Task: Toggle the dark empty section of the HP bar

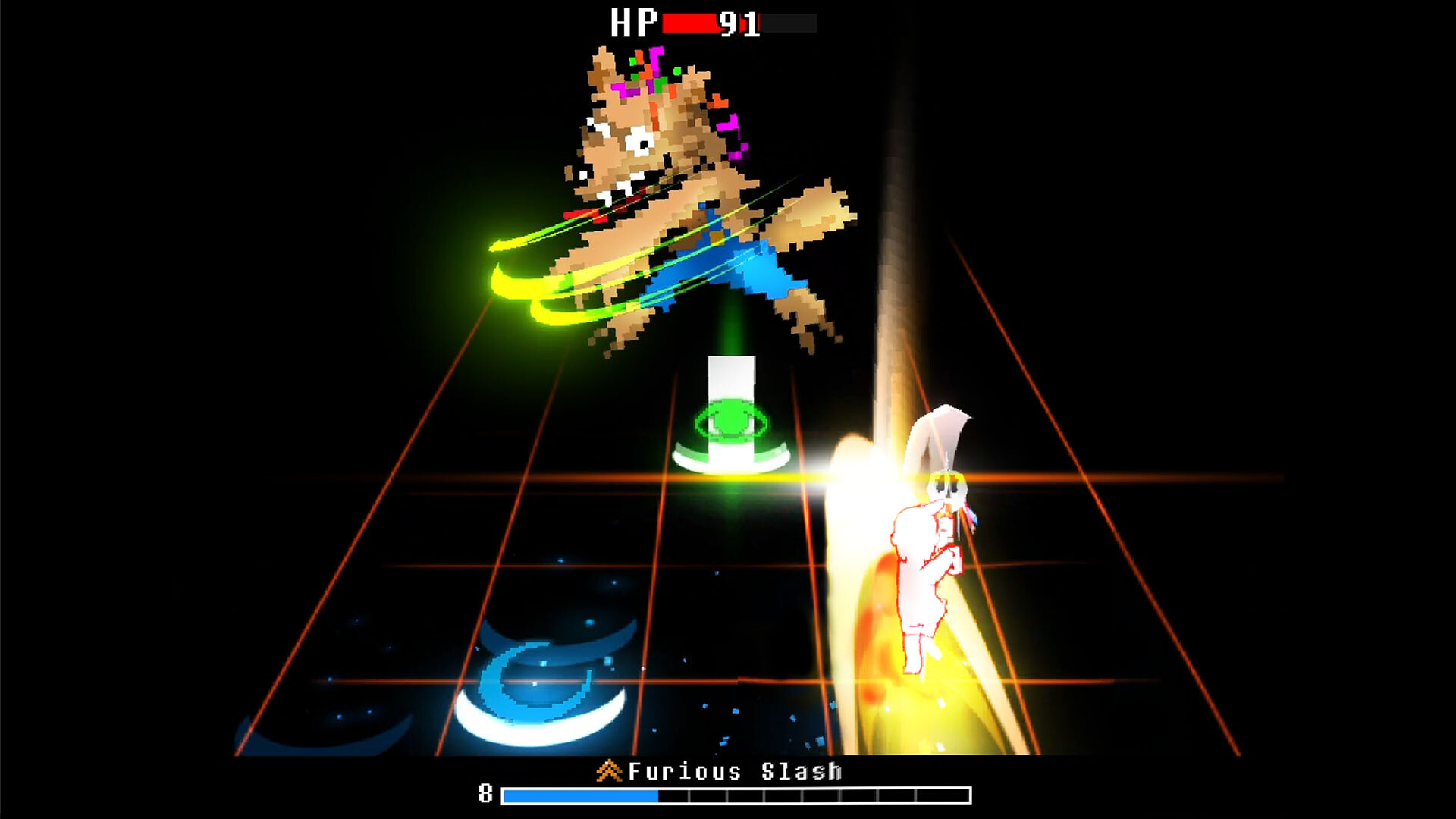Action: [789, 23]
